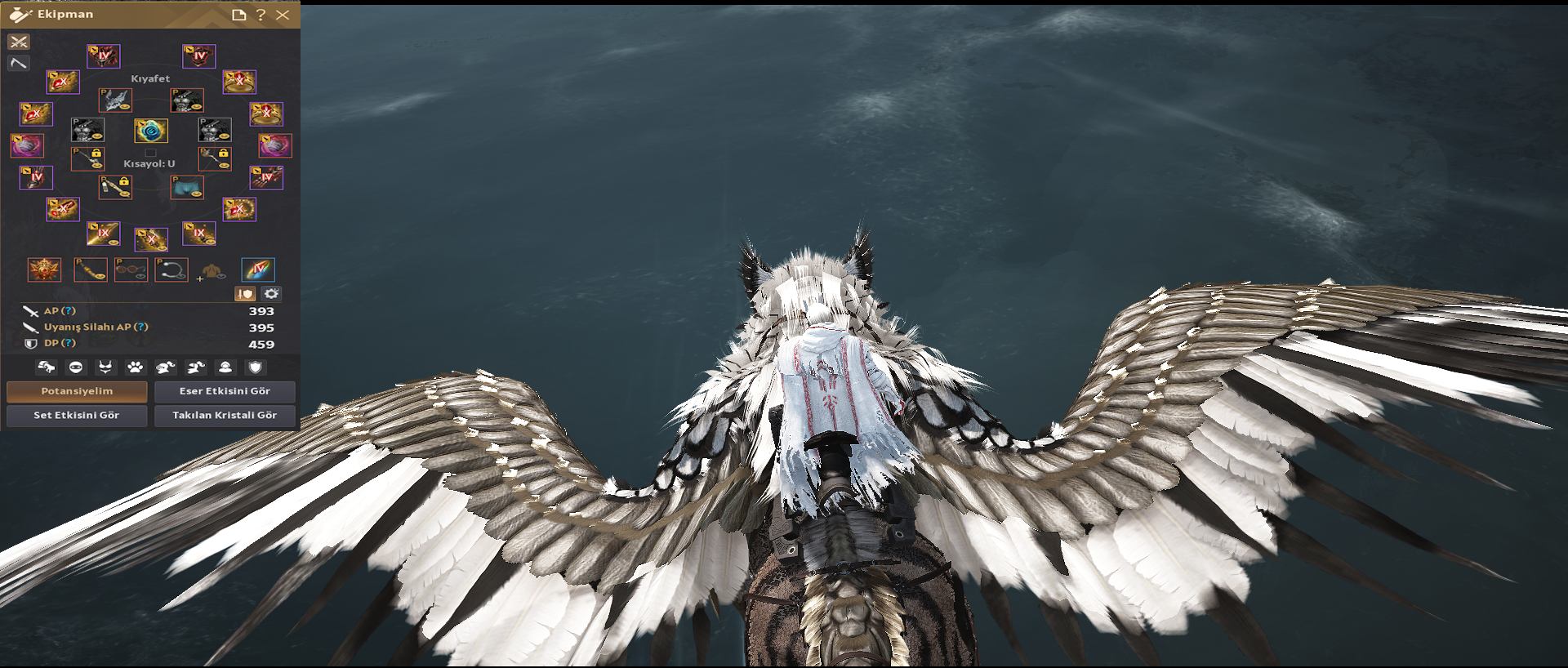The width and height of the screenshot is (1568, 668).
Task: Select the teal underwear outfit slot
Action: (x=187, y=187)
